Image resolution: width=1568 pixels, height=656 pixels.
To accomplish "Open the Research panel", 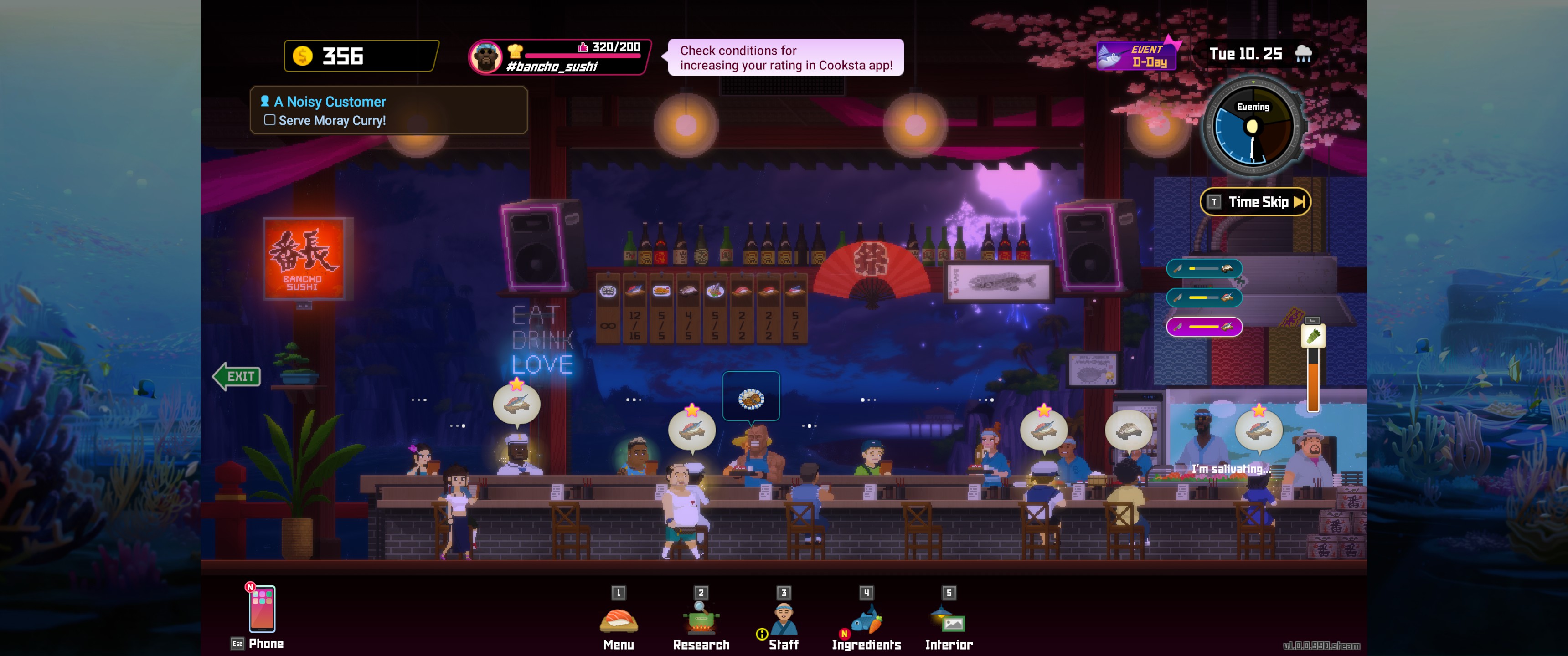I will pos(701,622).
